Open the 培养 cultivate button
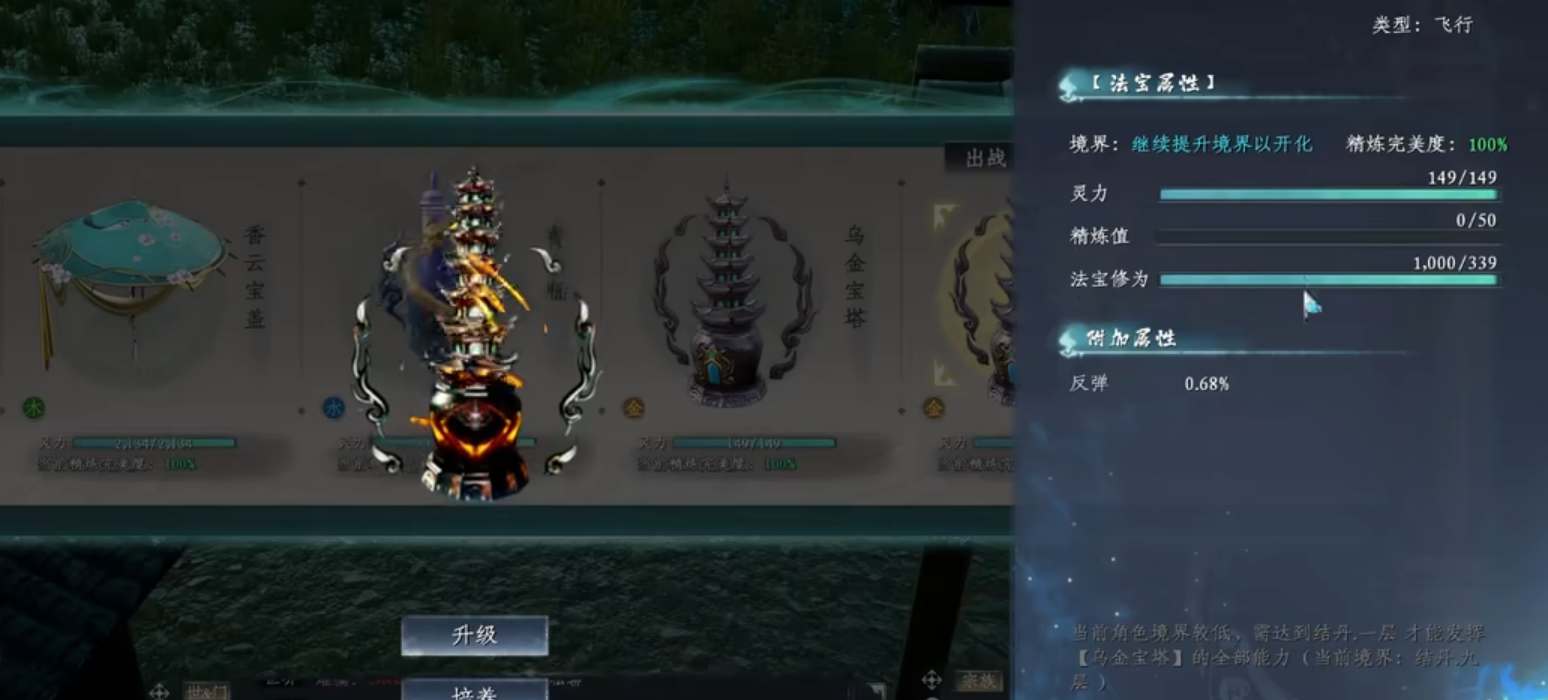 click(x=474, y=690)
